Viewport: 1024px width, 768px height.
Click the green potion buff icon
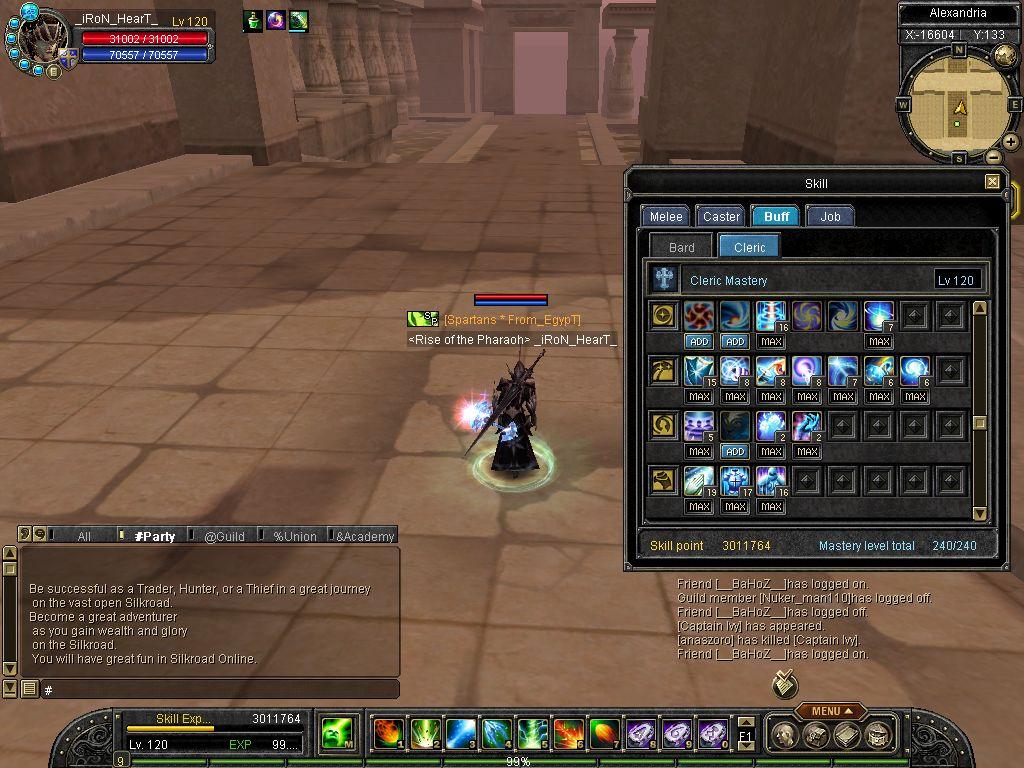(x=254, y=20)
